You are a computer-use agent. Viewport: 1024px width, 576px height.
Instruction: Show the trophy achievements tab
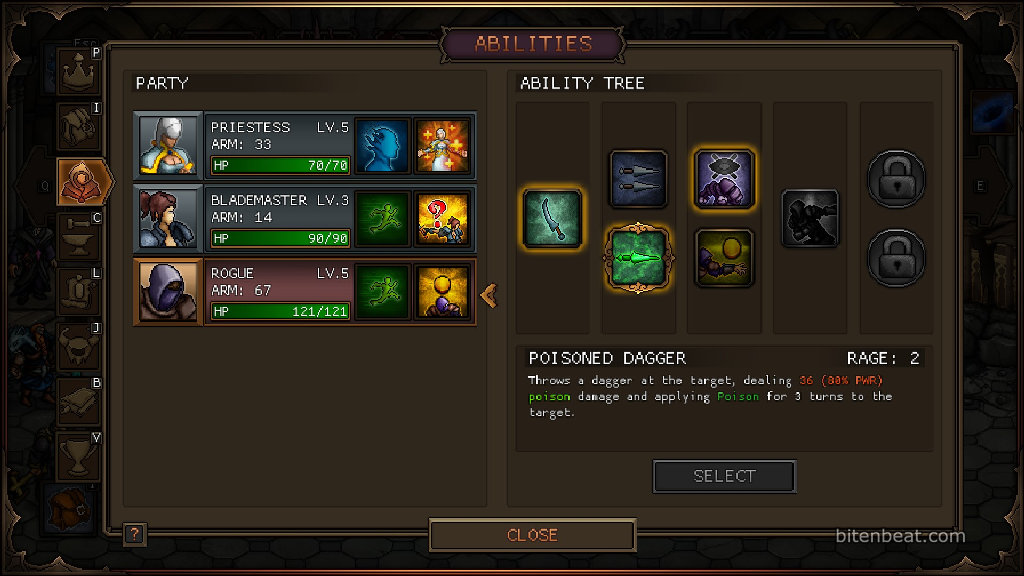(77, 455)
